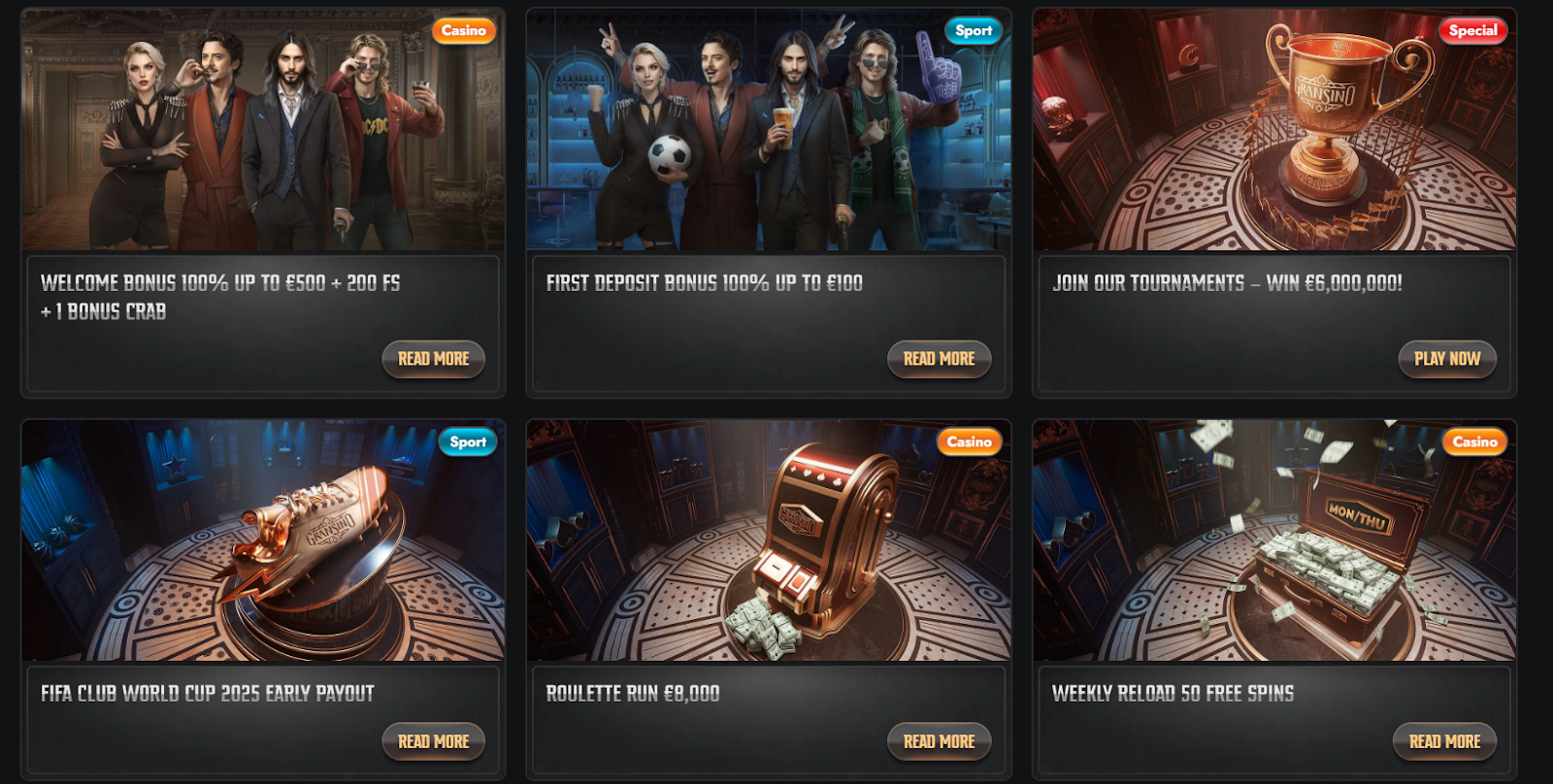
Task: Click READ MORE on Roulette Run €8,000
Action: [939, 741]
